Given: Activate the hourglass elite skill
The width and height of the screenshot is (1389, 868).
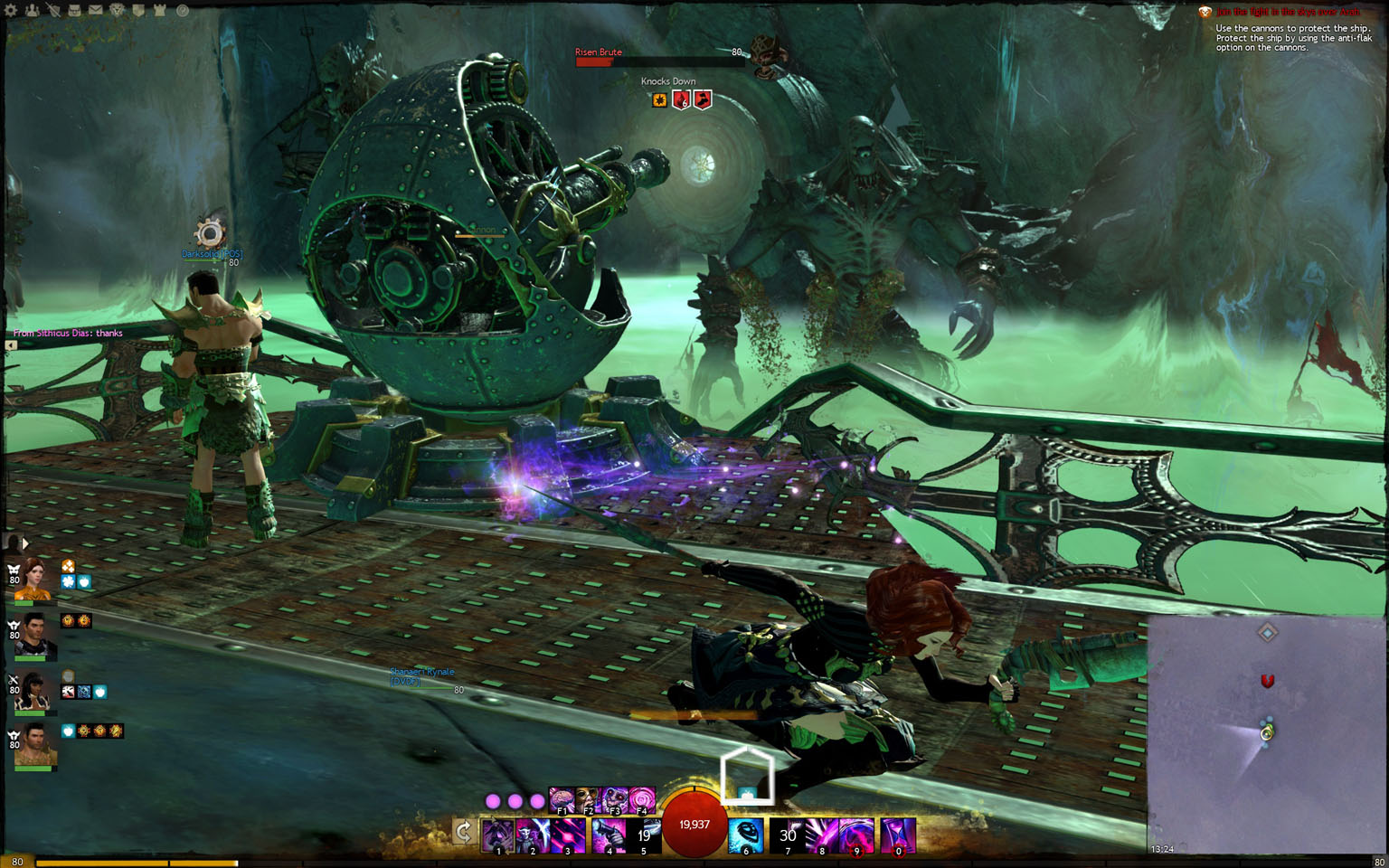Looking at the screenshot, I should [x=898, y=835].
